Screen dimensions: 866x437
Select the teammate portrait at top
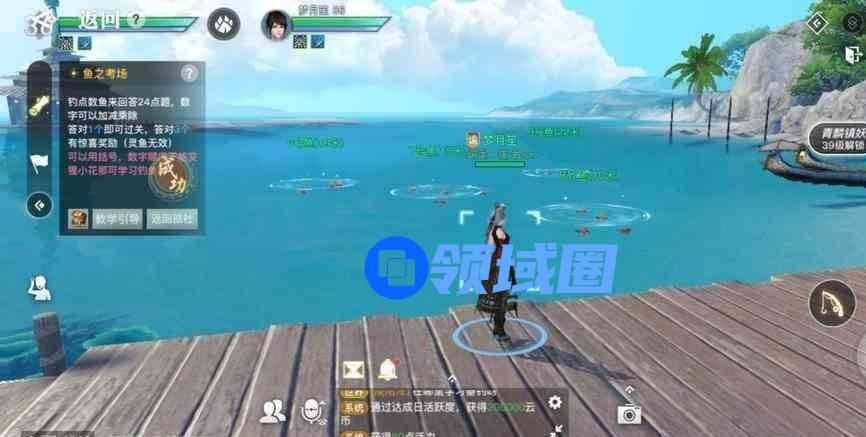click(275, 24)
